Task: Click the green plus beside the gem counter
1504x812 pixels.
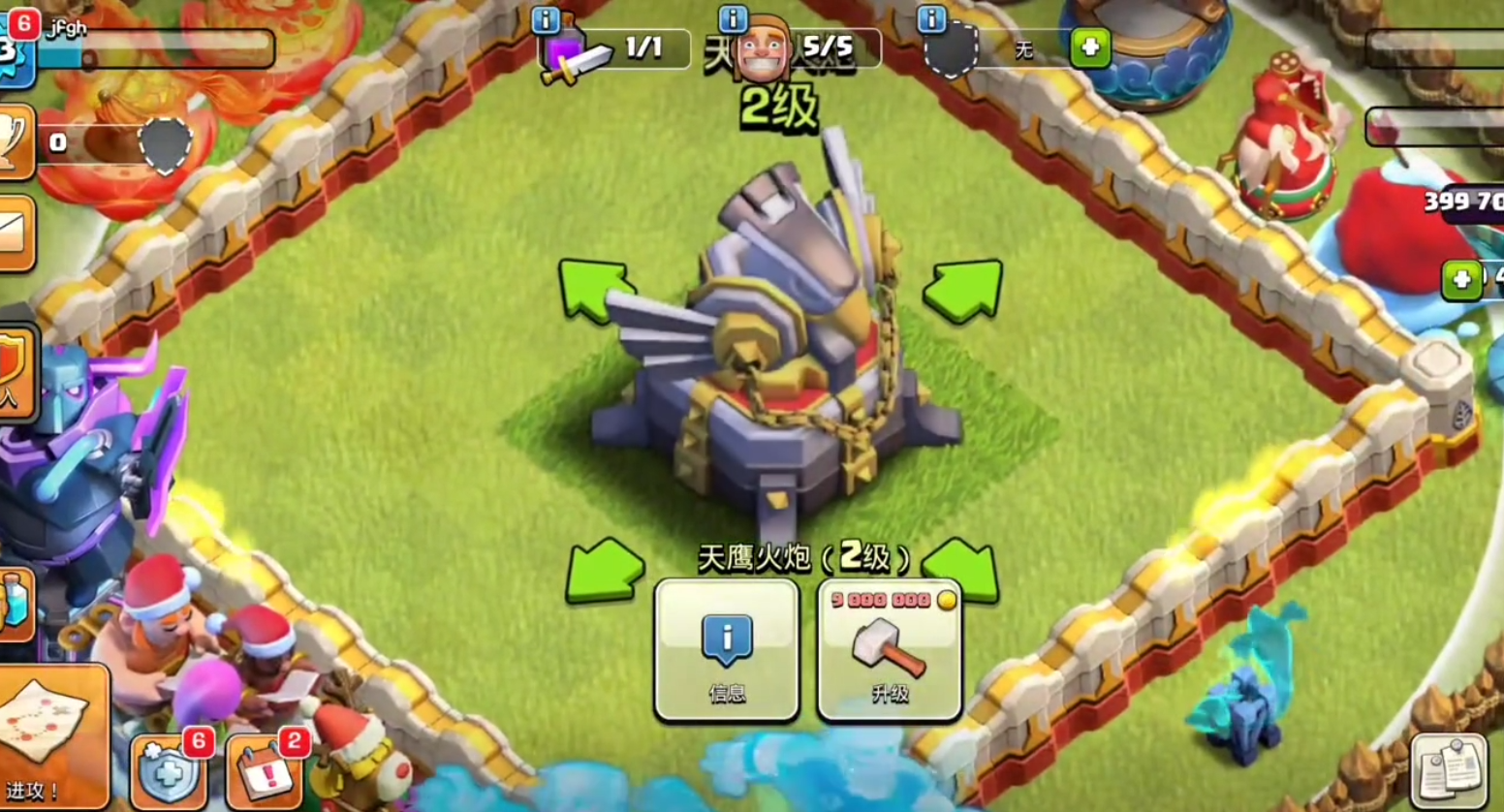Action: click(1461, 281)
